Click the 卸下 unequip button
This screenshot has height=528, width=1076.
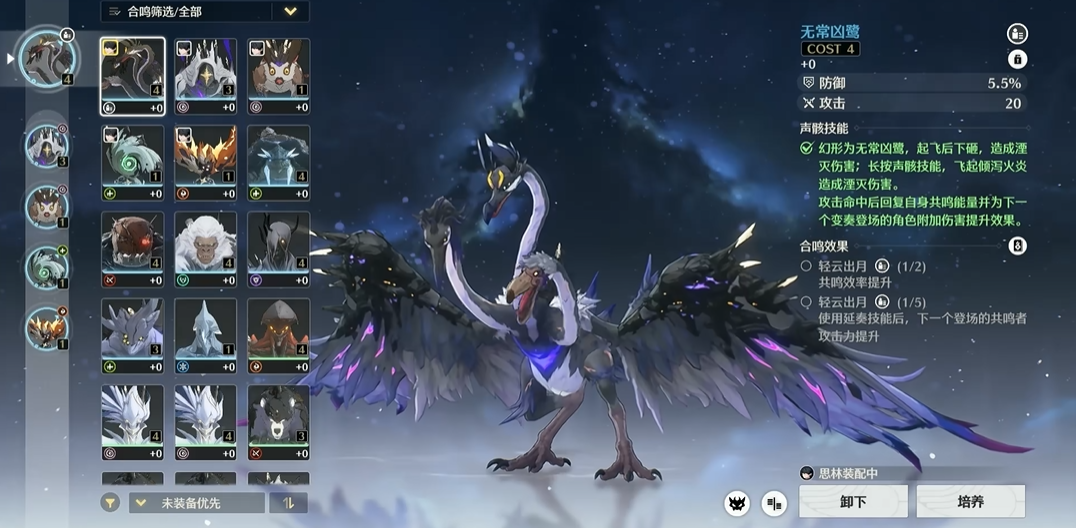(853, 501)
